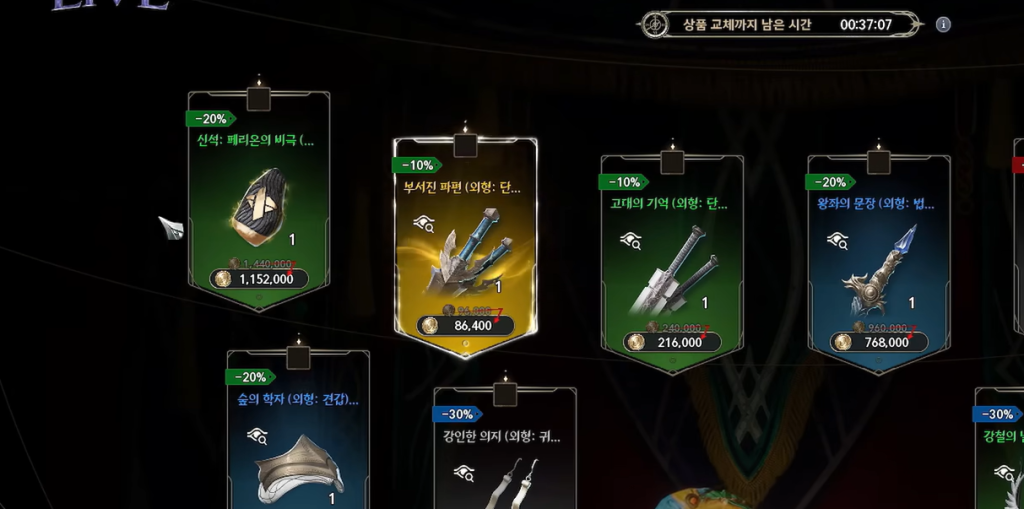
Task: Preview the 강인한 의지 appearance with eye icon
Action: [463, 471]
